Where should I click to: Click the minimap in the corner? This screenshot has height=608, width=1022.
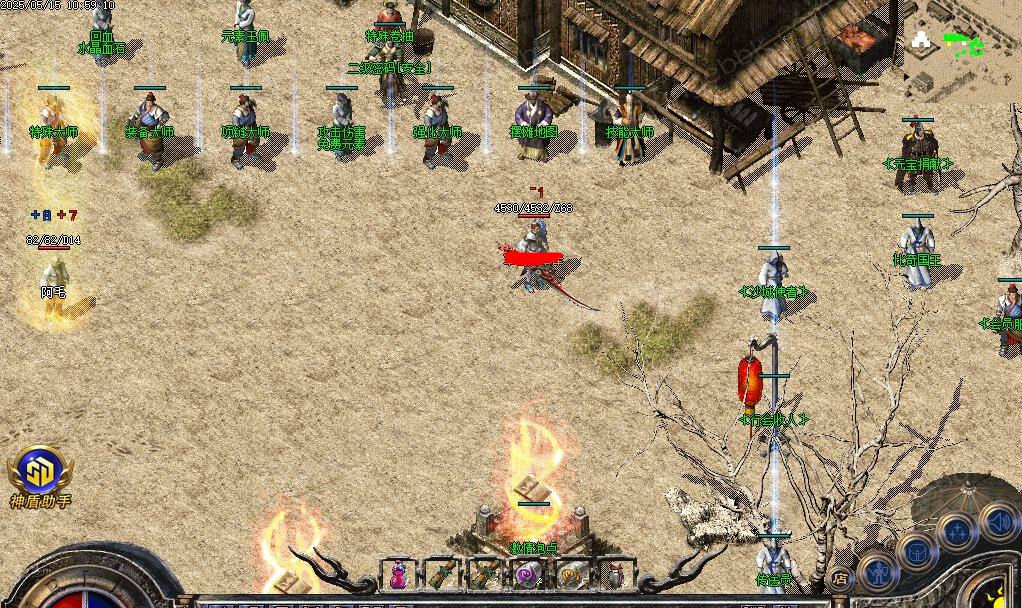click(964, 48)
